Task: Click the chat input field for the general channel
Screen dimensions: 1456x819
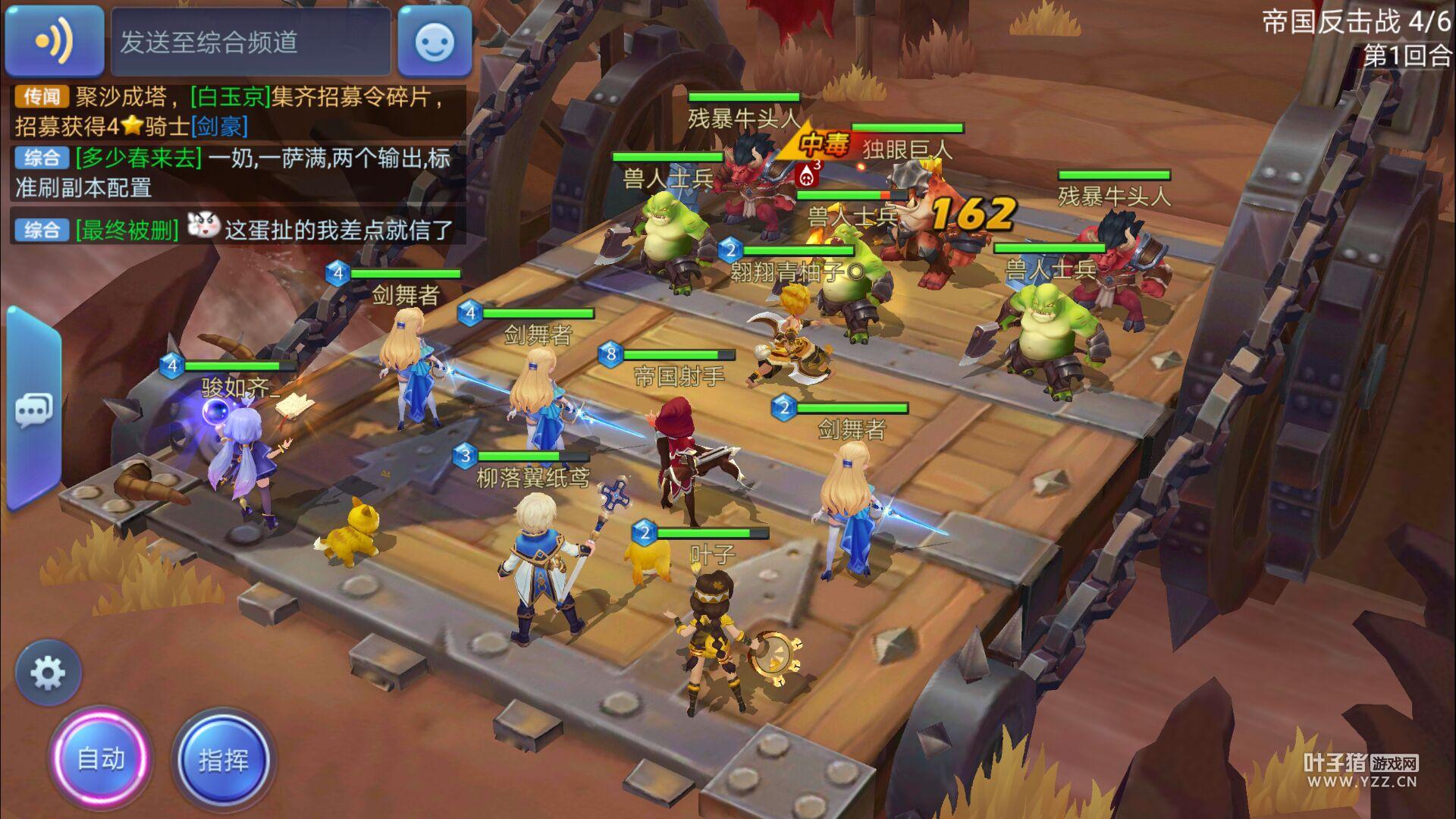Action: (x=250, y=42)
